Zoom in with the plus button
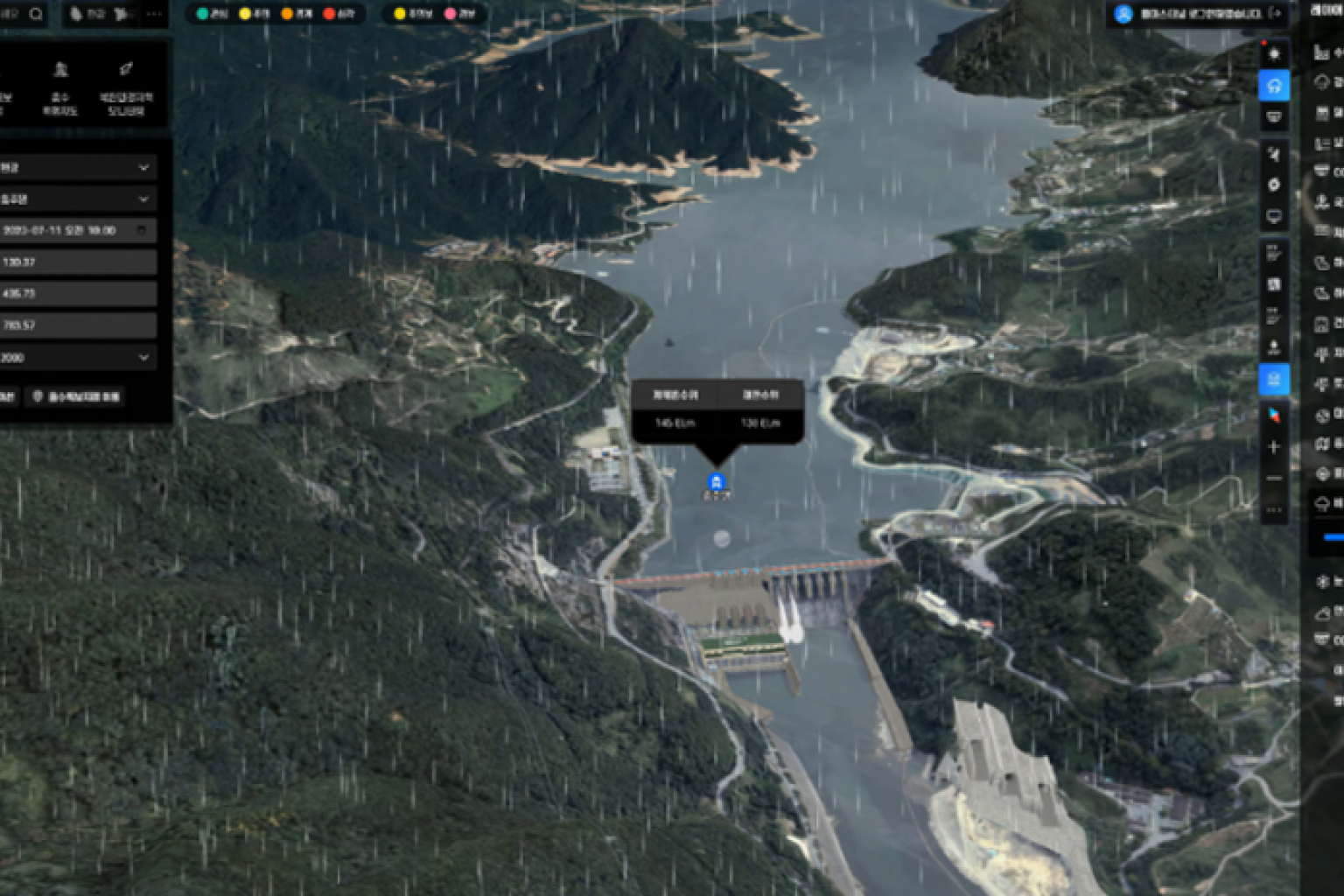The height and width of the screenshot is (896, 1344). coord(1274,447)
